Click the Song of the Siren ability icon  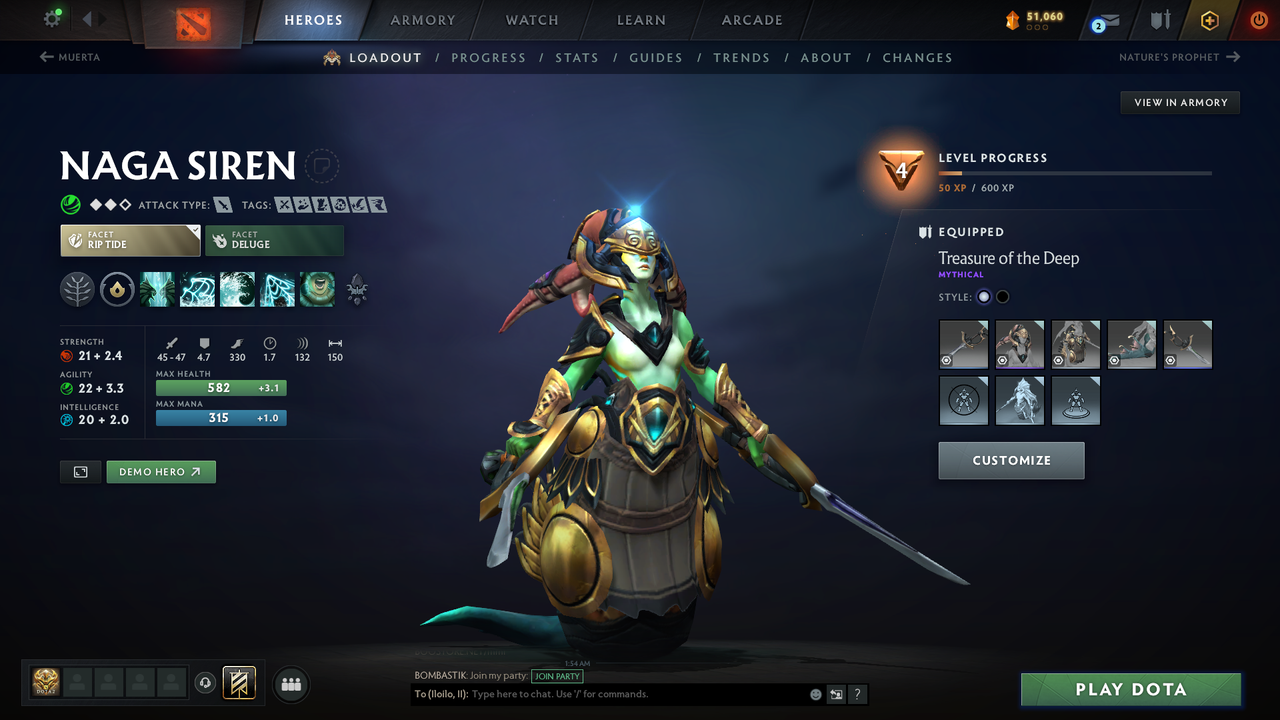[x=317, y=289]
